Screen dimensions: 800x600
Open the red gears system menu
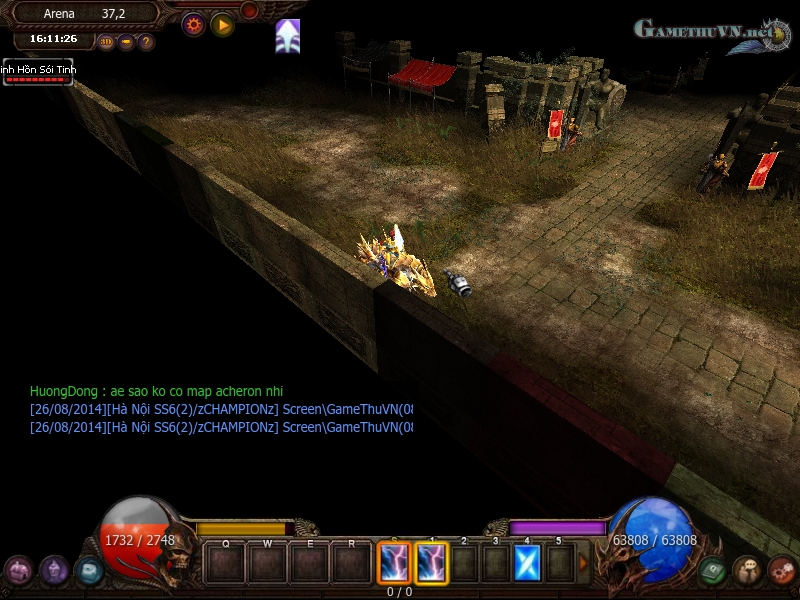[782, 570]
